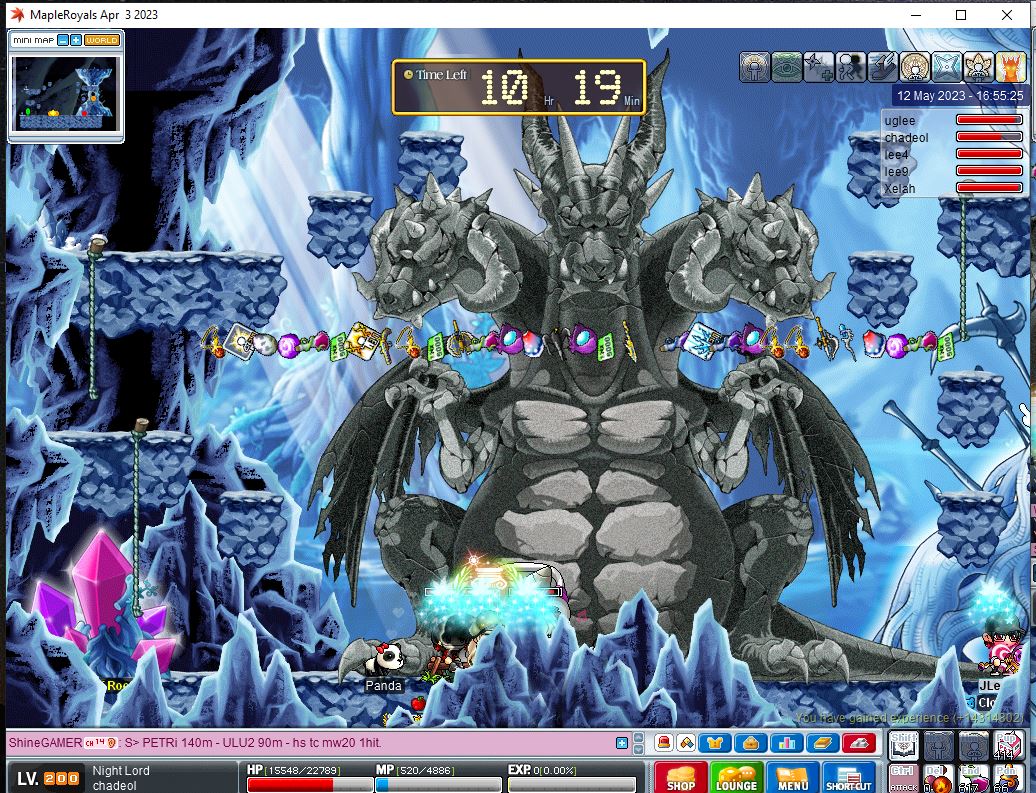
Task: Click the green eye buff icon
Action: [787, 67]
